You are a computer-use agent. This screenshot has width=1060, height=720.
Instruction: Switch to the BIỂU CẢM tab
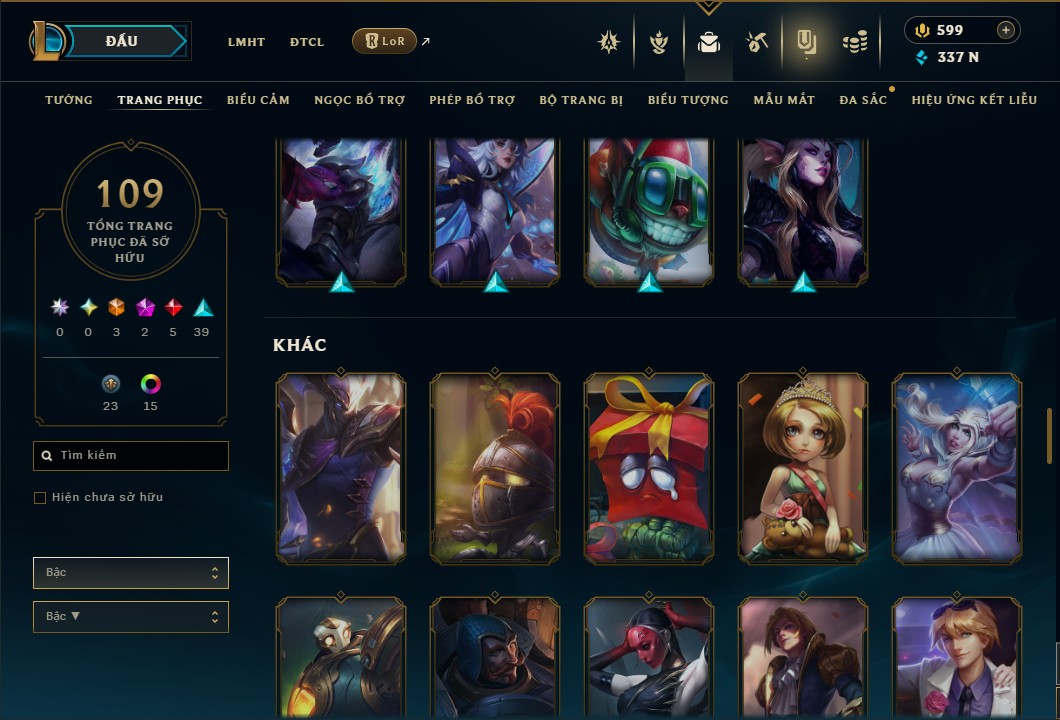(x=258, y=100)
